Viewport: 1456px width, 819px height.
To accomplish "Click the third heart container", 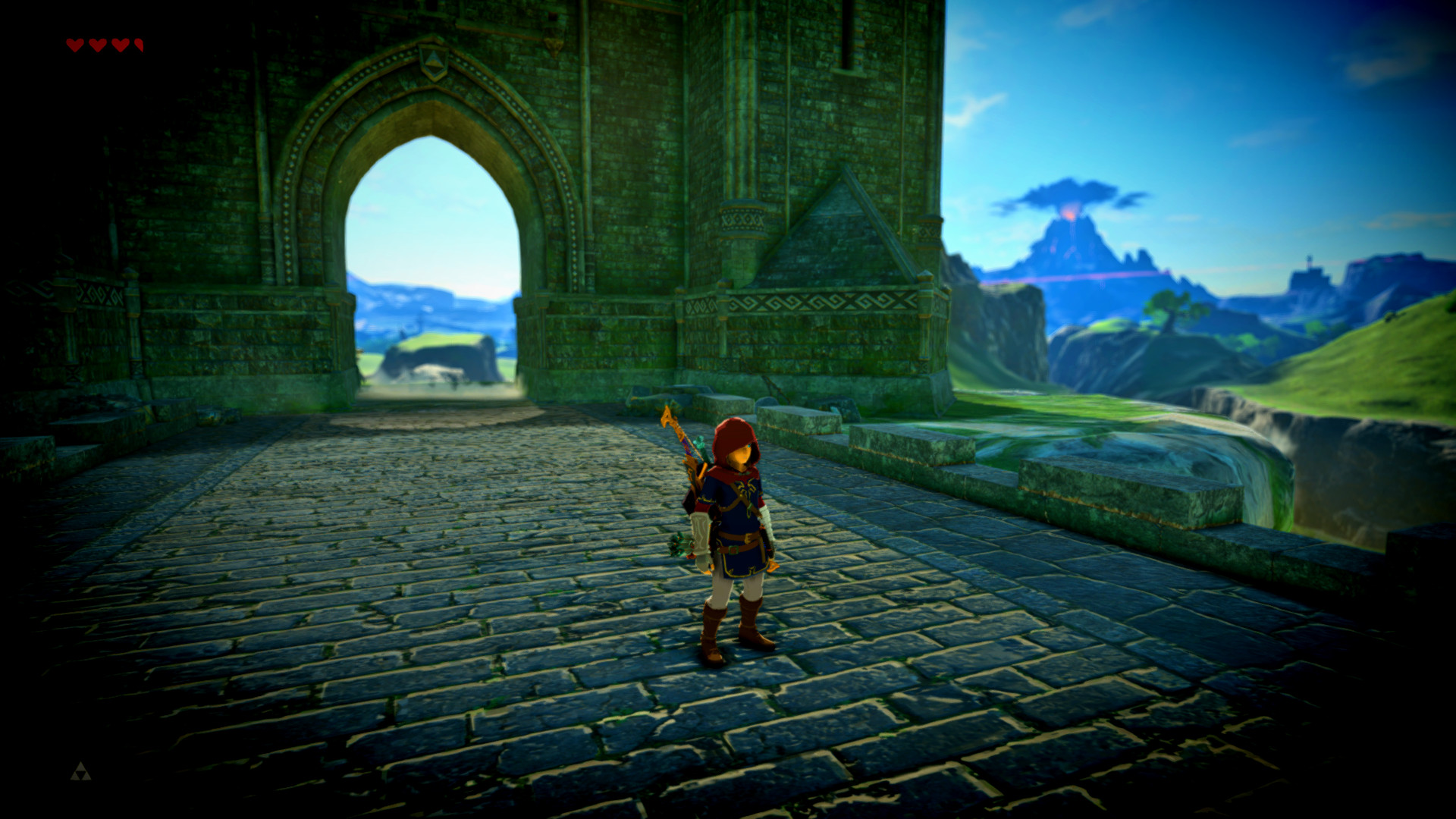I will tap(121, 45).
